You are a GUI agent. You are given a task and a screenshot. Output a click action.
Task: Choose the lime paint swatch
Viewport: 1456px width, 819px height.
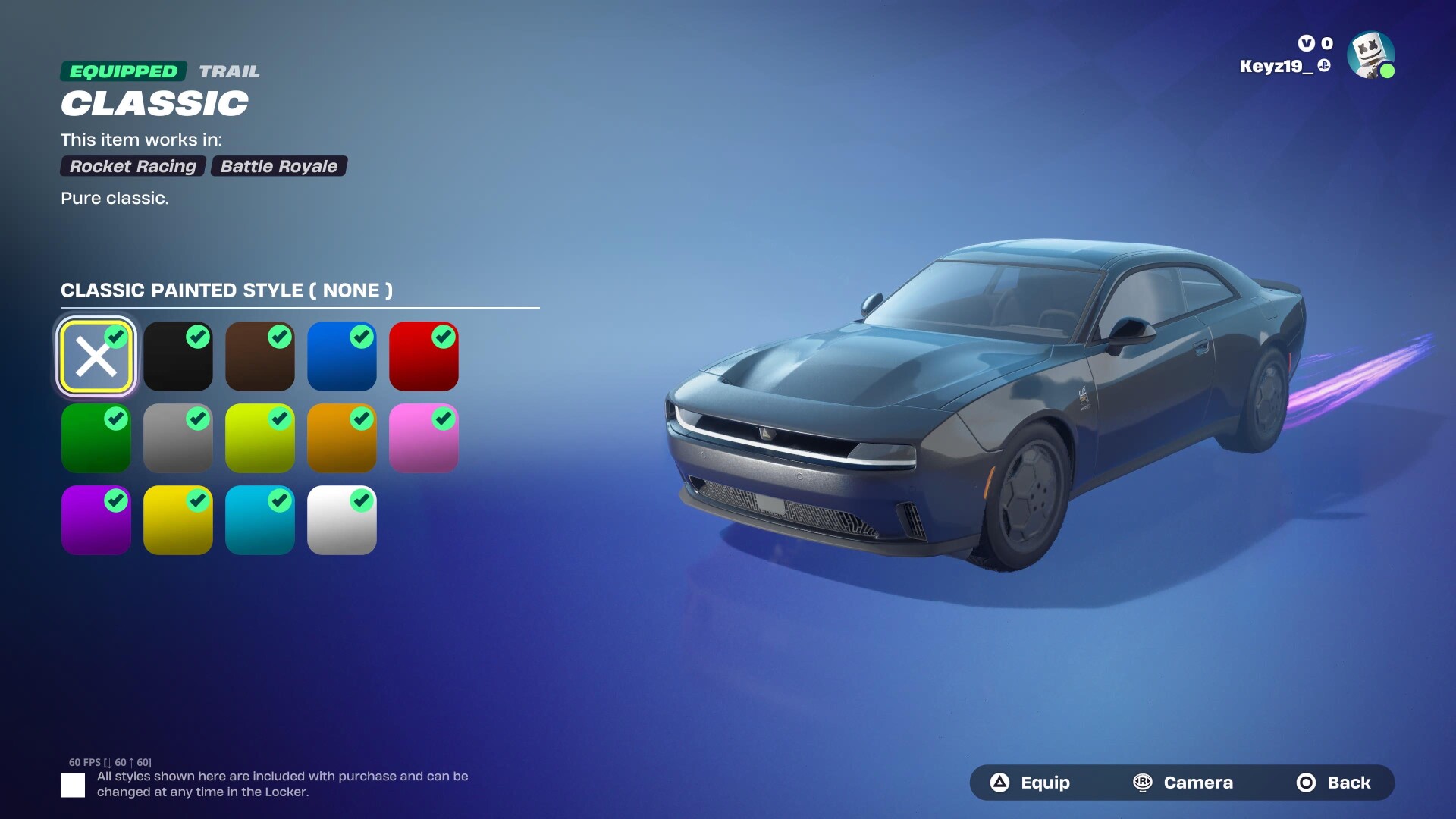click(x=260, y=438)
